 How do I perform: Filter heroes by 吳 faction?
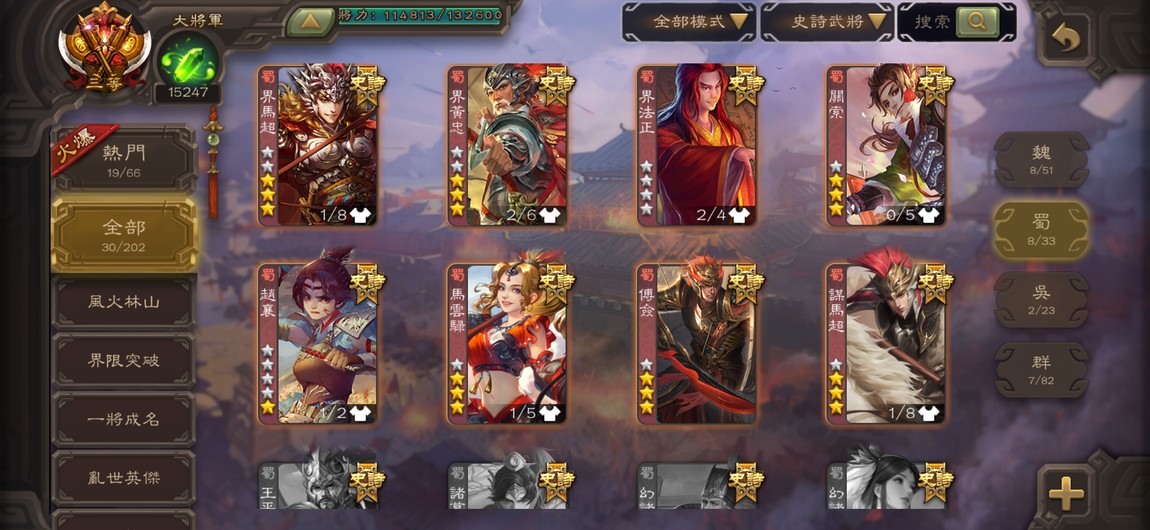point(1041,299)
